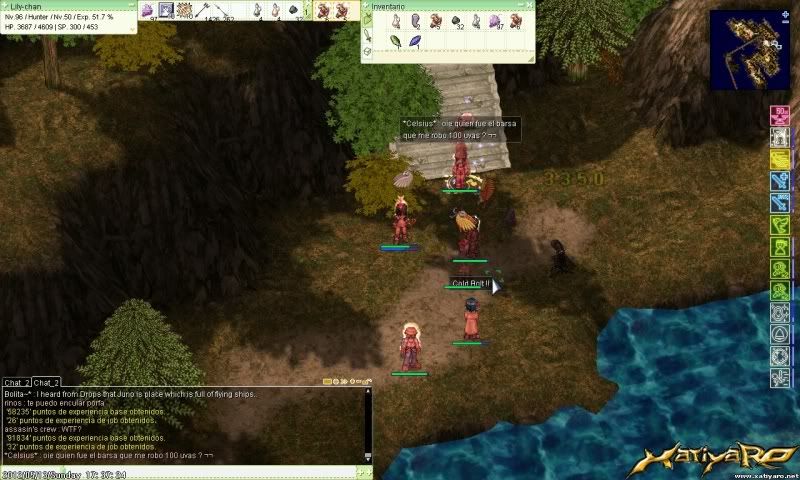Select the first Chat_2 tab
This screenshot has height=480, width=800.
(15, 382)
